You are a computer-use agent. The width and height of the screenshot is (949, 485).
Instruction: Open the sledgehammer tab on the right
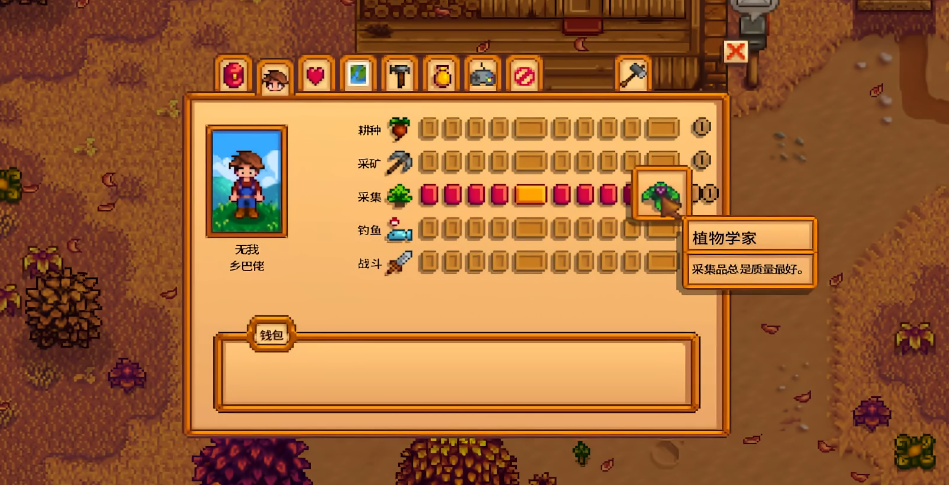(x=633, y=75)
